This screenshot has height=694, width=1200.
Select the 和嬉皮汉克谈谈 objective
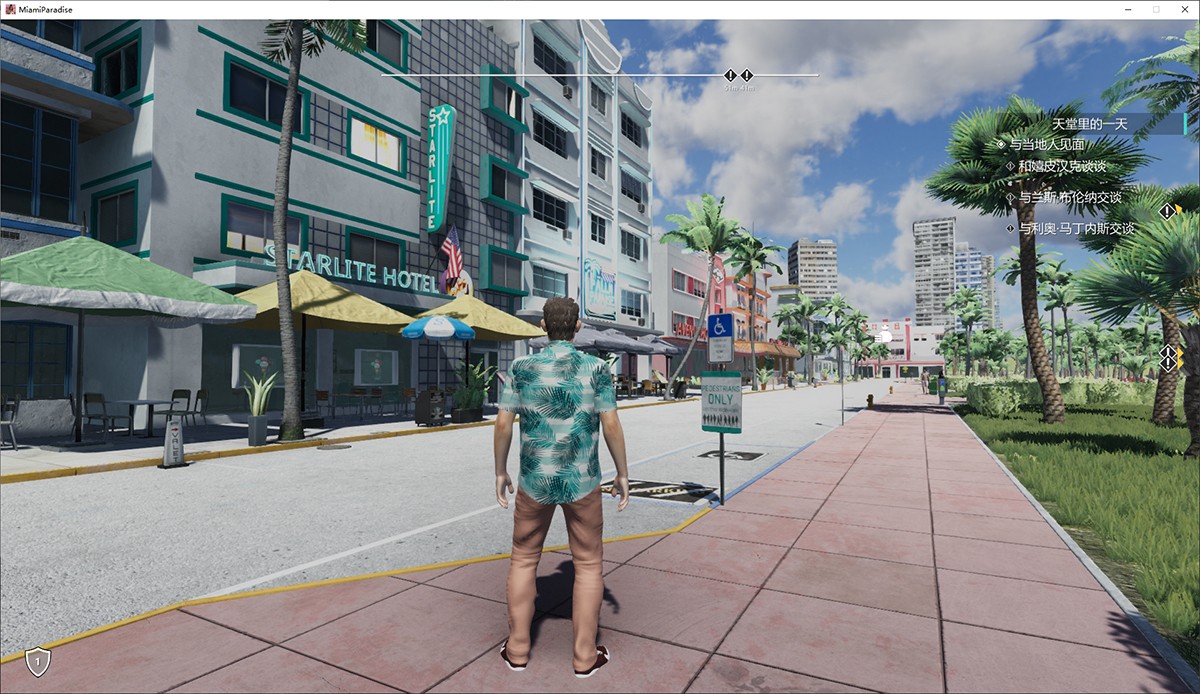1062,166
